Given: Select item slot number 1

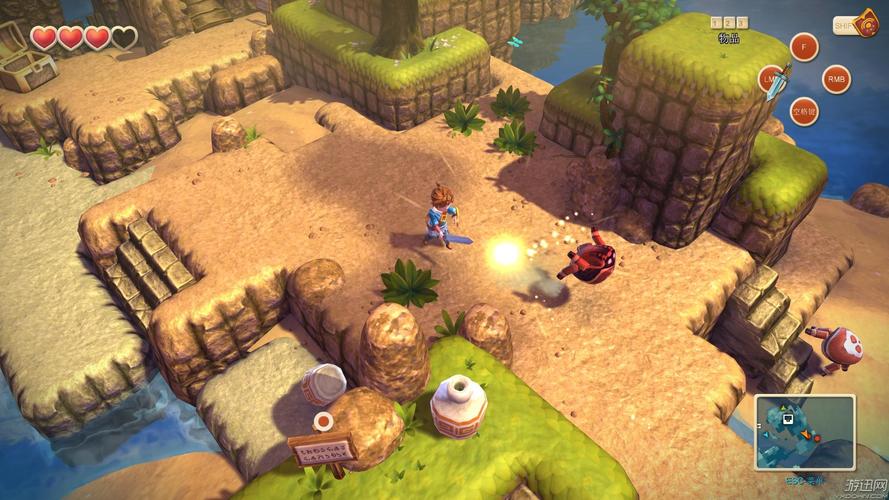Looking at the screenshot, I should tap(718, 22).
